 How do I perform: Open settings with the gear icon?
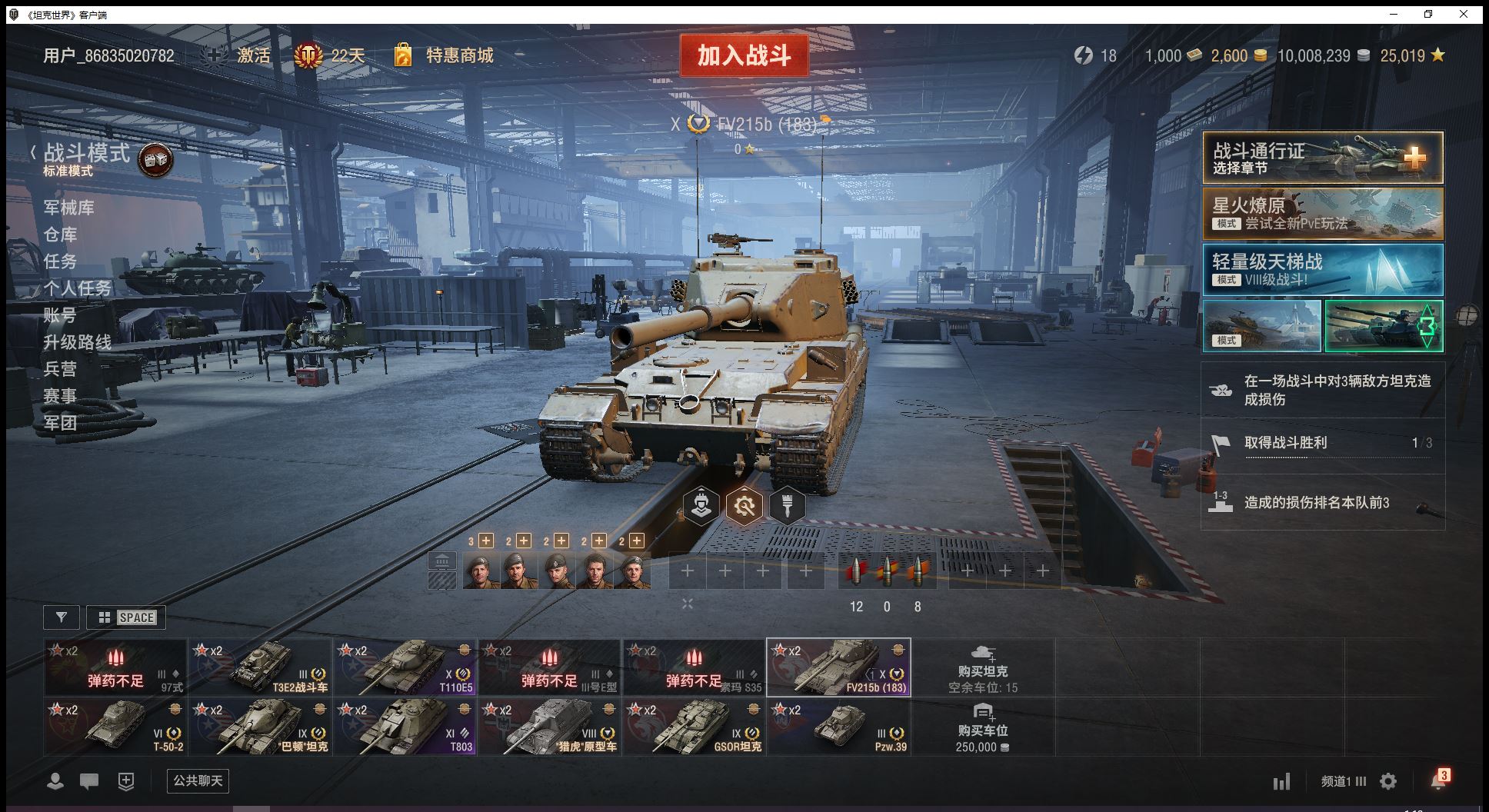[x=1388, y=782]
